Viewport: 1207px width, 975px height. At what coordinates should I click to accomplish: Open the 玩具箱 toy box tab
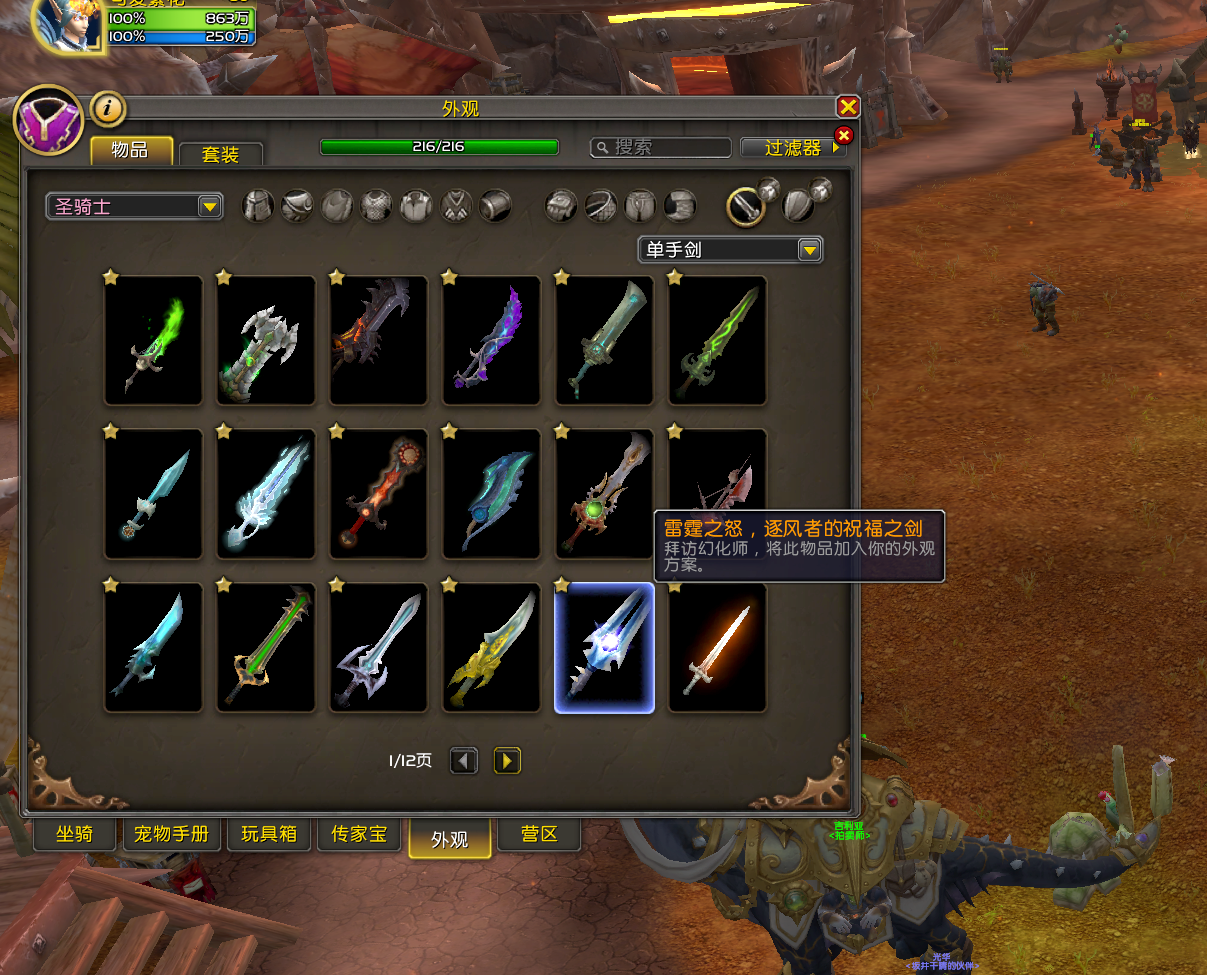(269, 834)
